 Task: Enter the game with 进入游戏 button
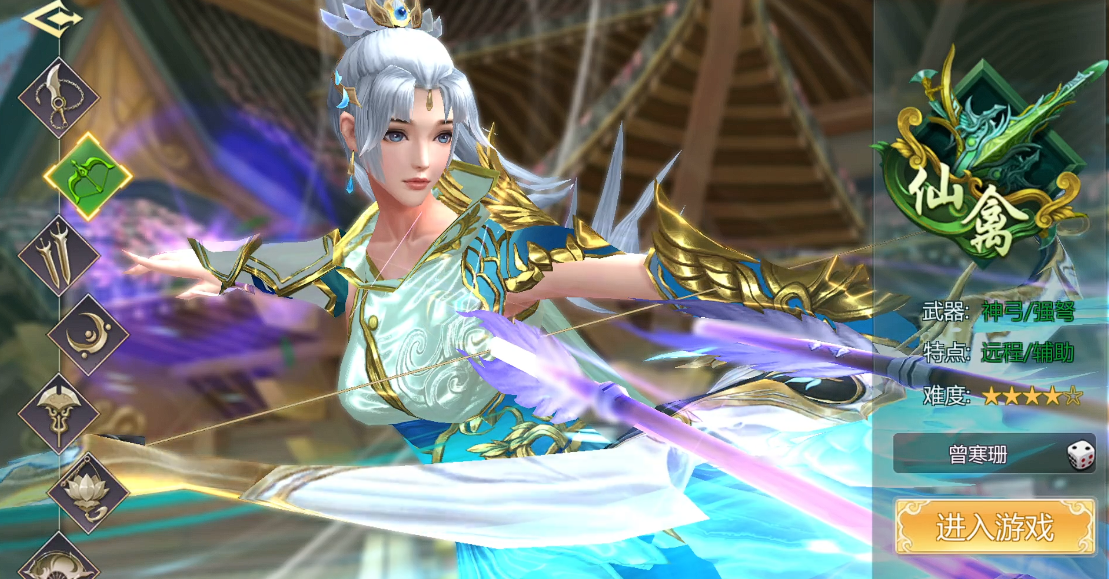pyautogui.click(x=994, y=527)
